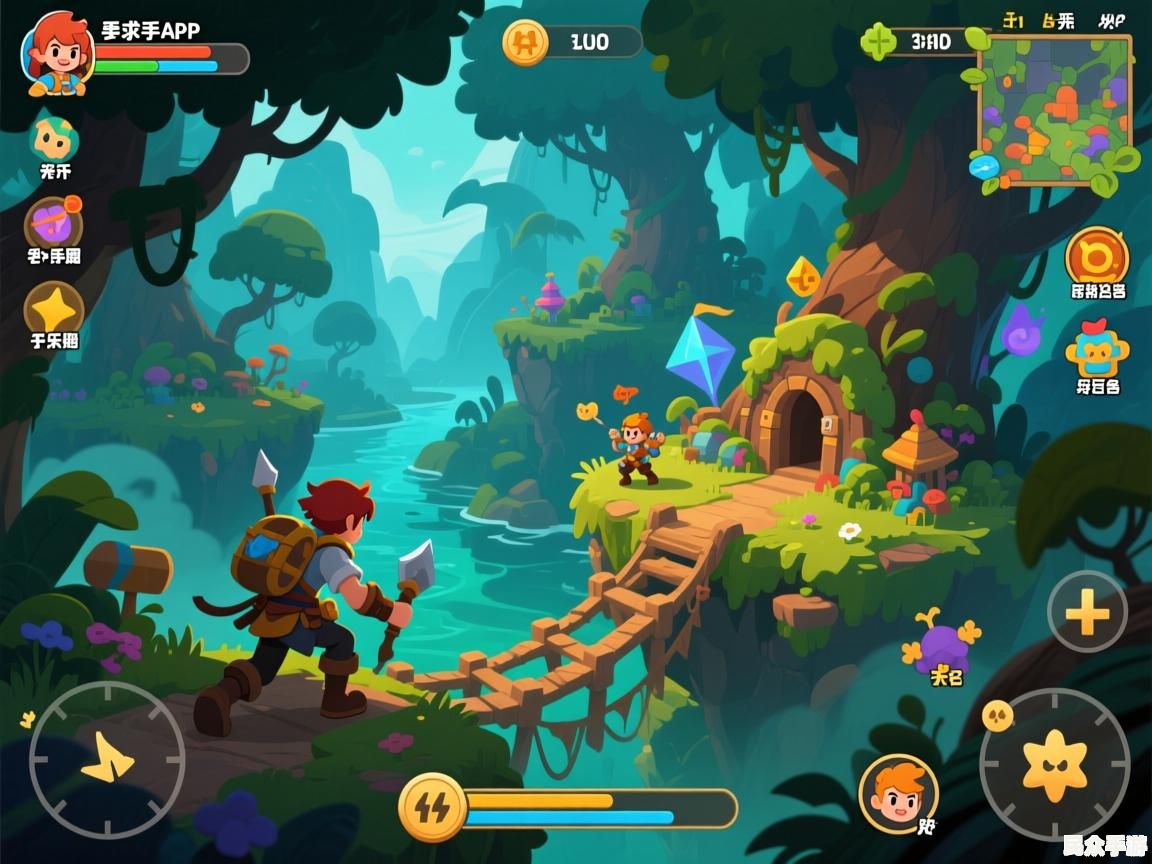Open the orange ring emblem button
This screenshot has width=1152, height=864.
point(1097,256)
